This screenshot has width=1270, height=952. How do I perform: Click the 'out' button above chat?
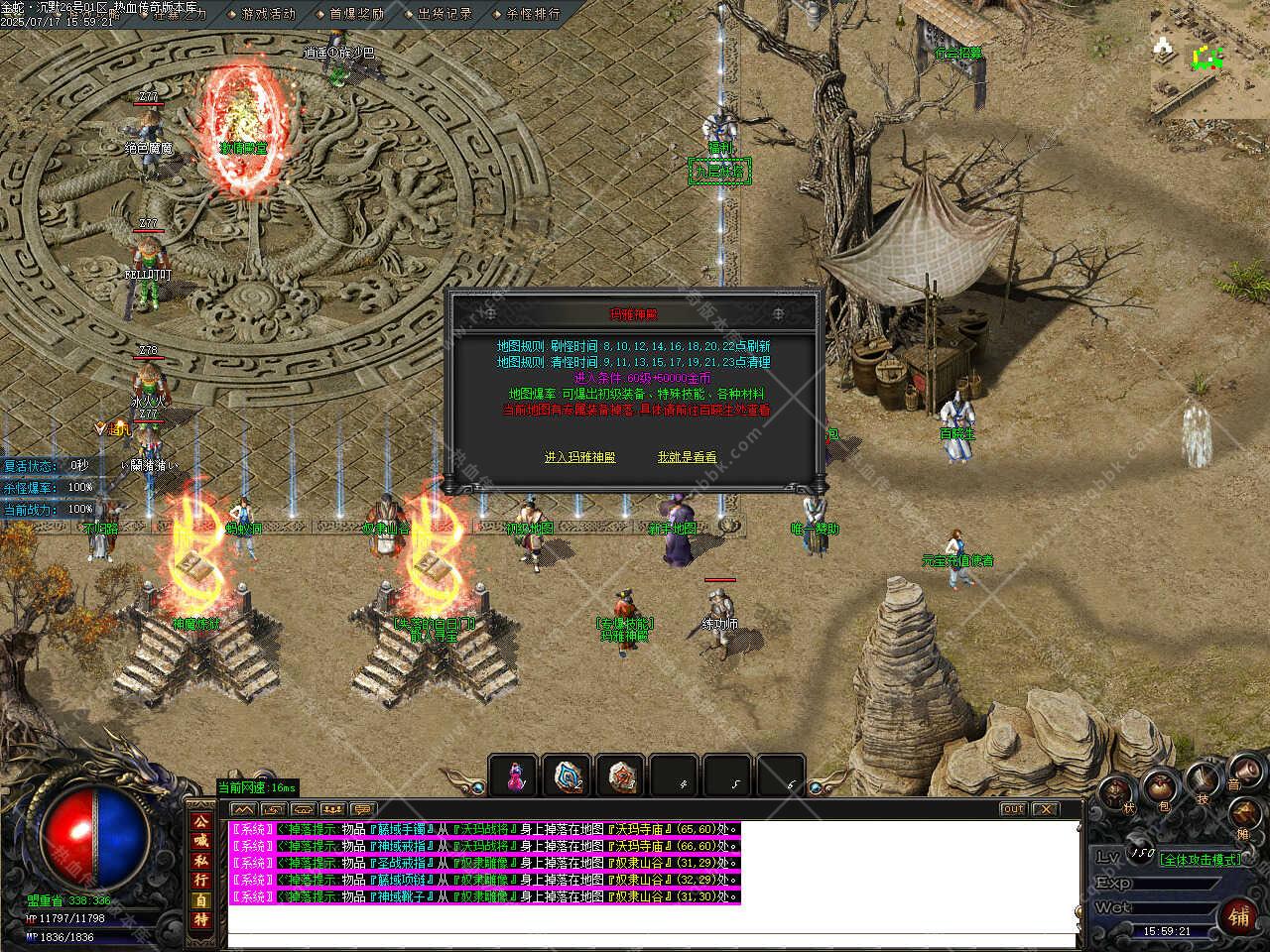point(1012,809)
